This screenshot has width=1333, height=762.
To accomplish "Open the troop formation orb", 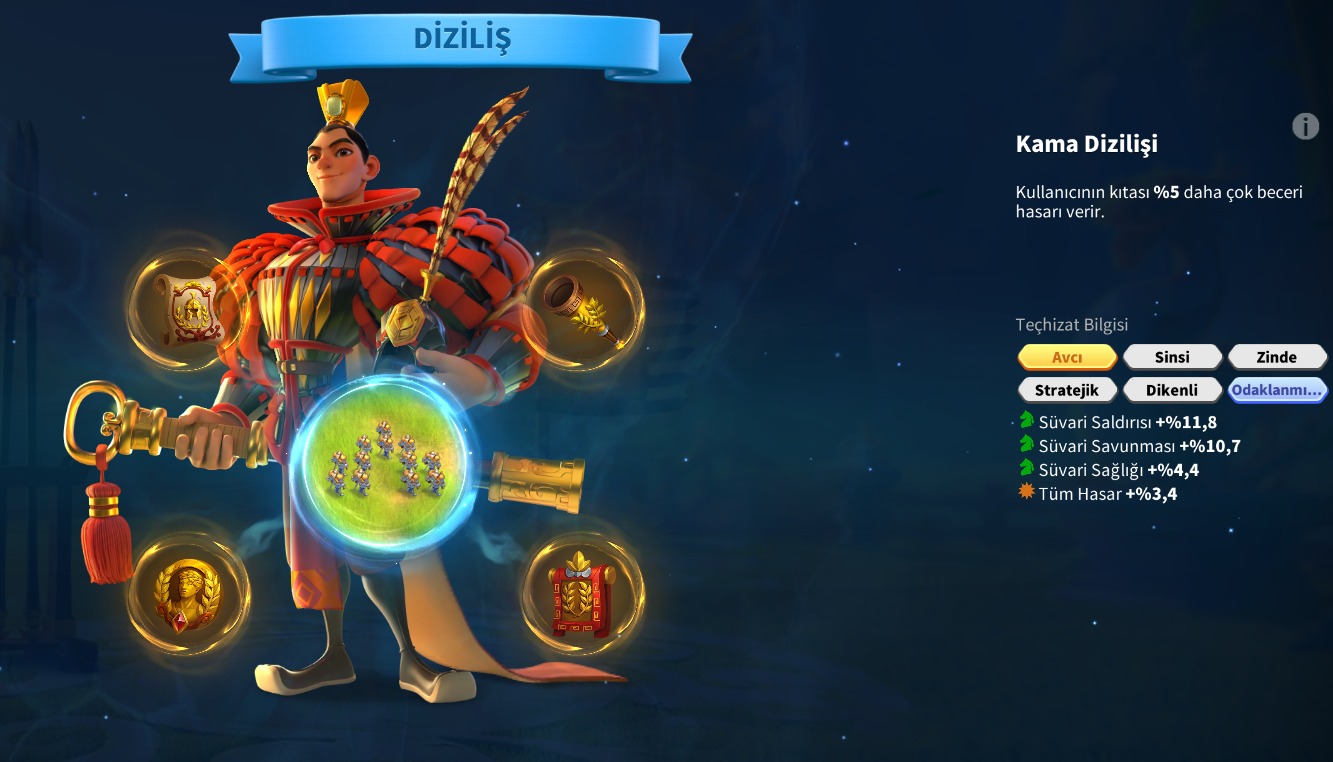I will [x=385, y=461].
